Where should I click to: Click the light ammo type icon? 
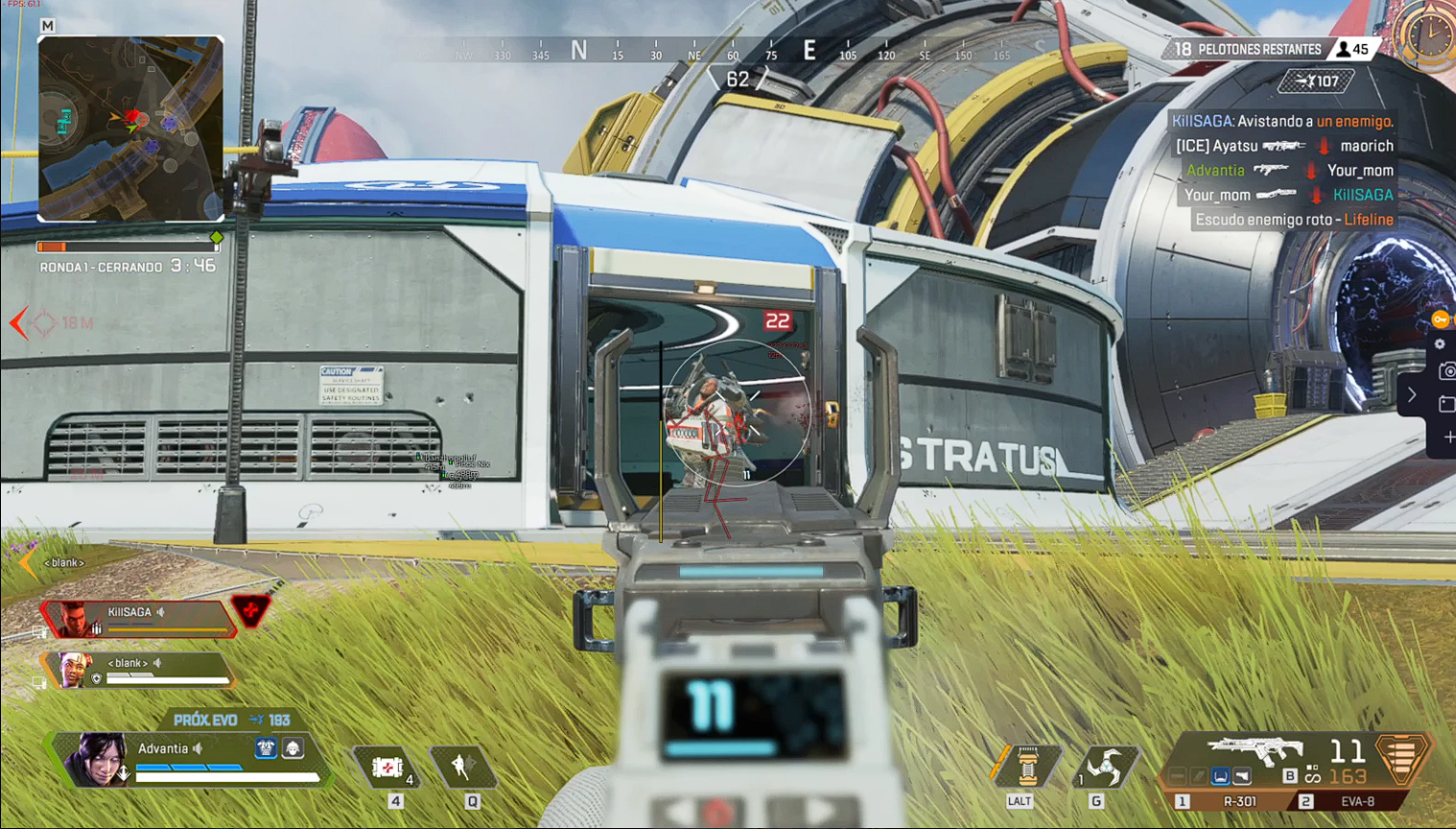1290,775
